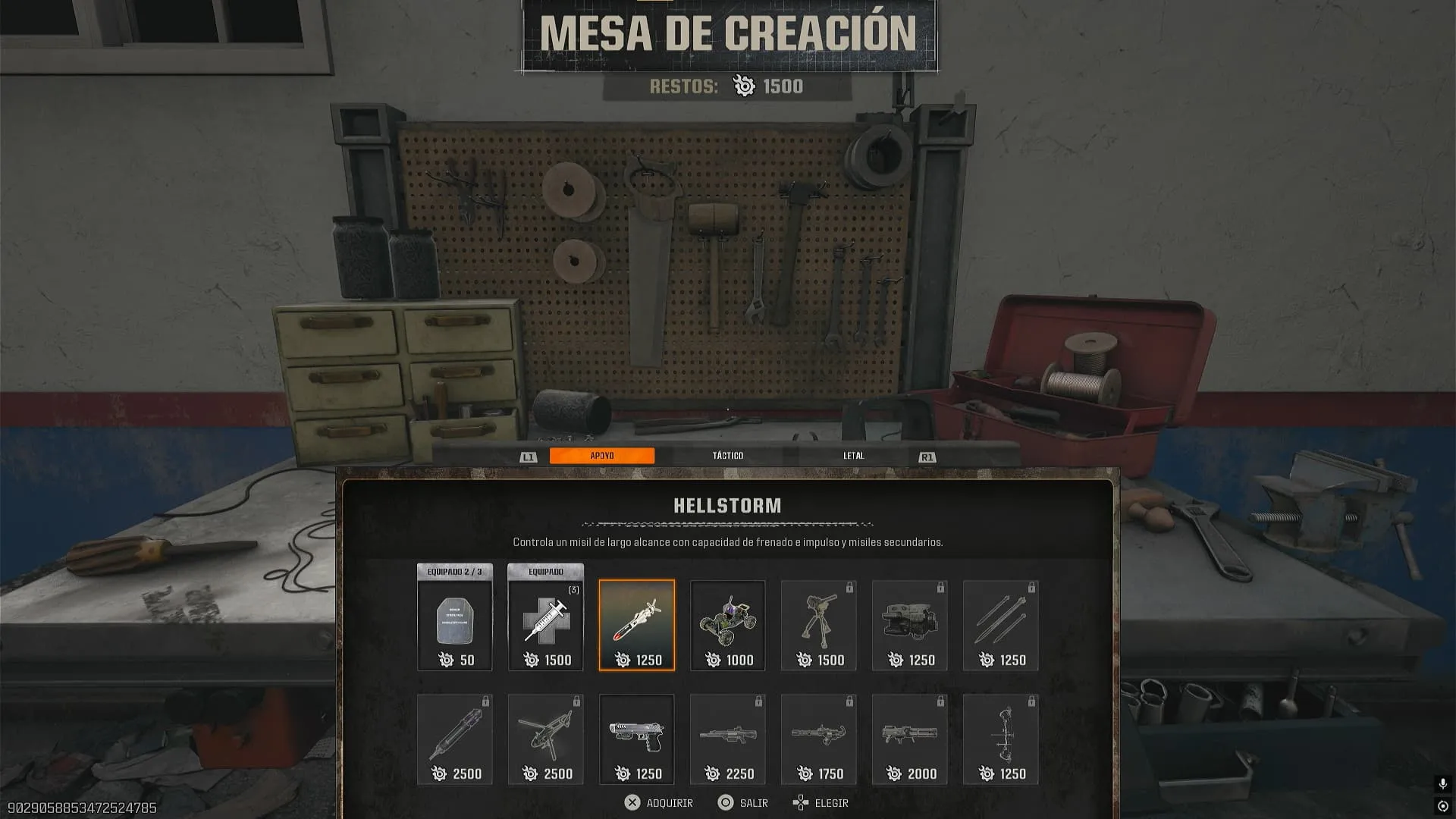
Task: Open the Letal tab
Action: click(853, 456)
